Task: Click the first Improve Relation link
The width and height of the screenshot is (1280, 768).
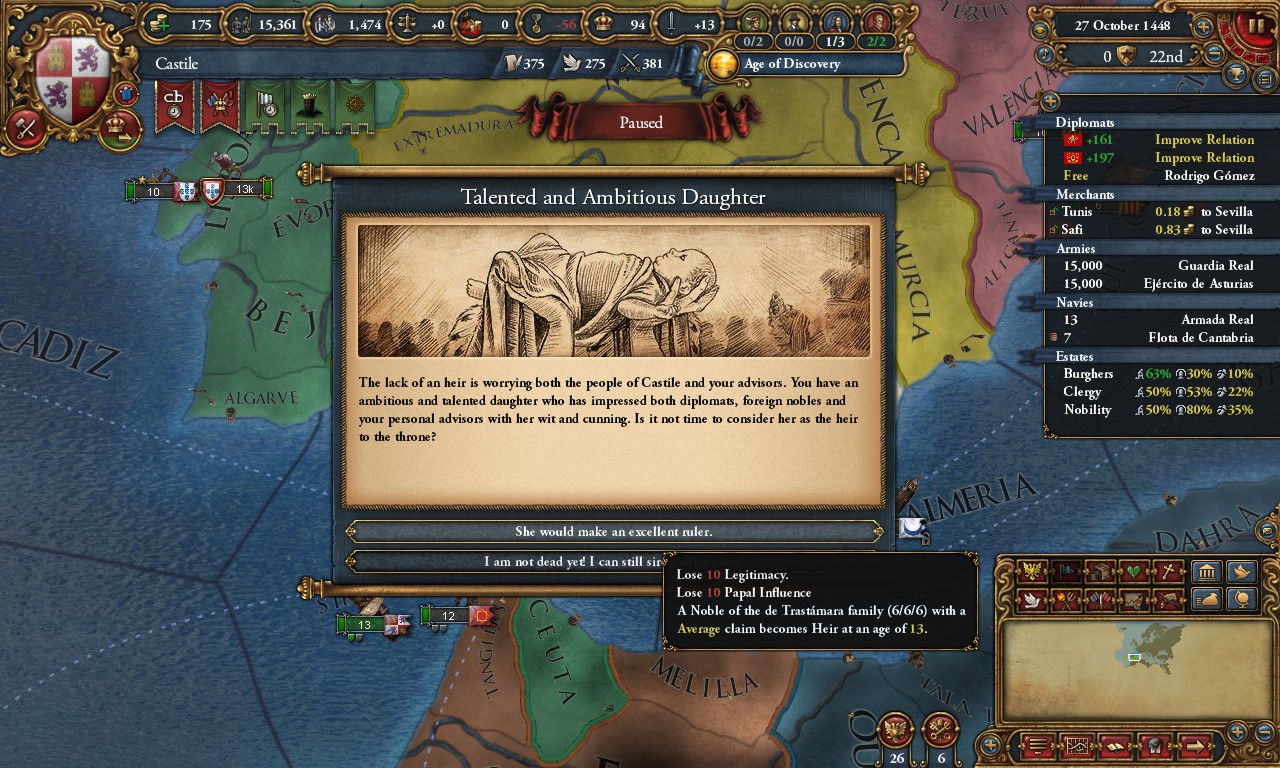Action: click(x=1205, y=140)
